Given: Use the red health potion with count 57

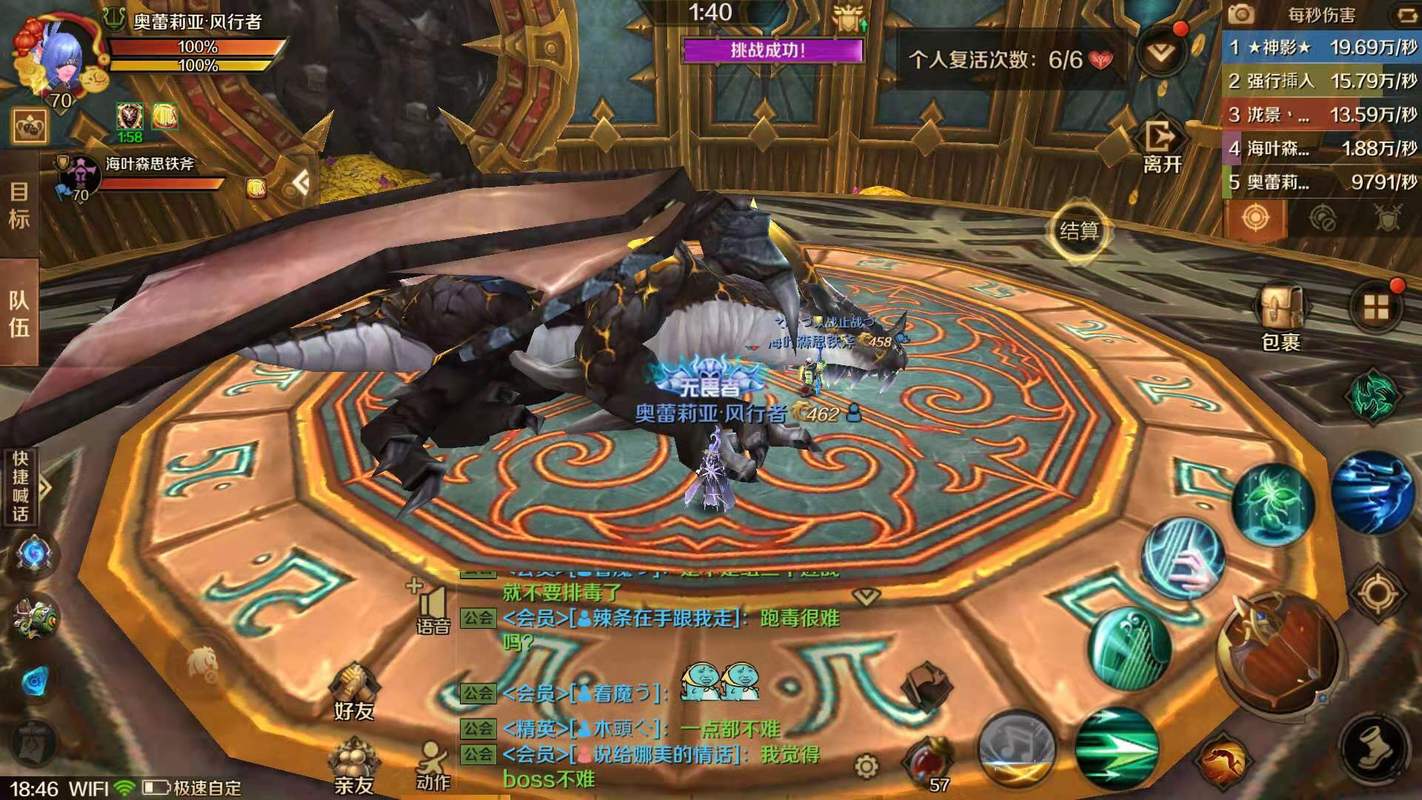Looking at the screenshot, I should [x=928, y=765].
